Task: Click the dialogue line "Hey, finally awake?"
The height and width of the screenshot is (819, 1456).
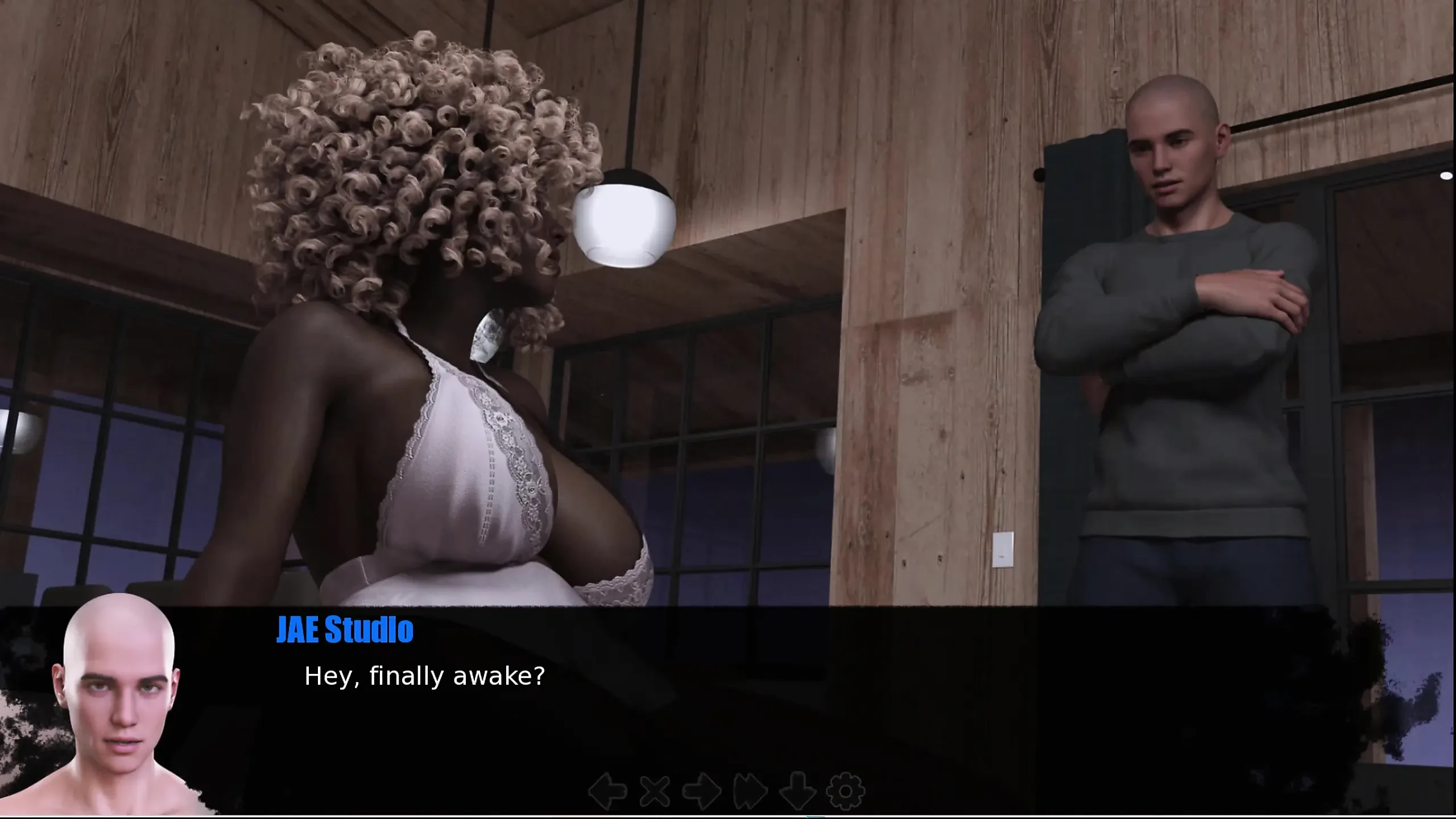Action: click(x=424, y=677)
